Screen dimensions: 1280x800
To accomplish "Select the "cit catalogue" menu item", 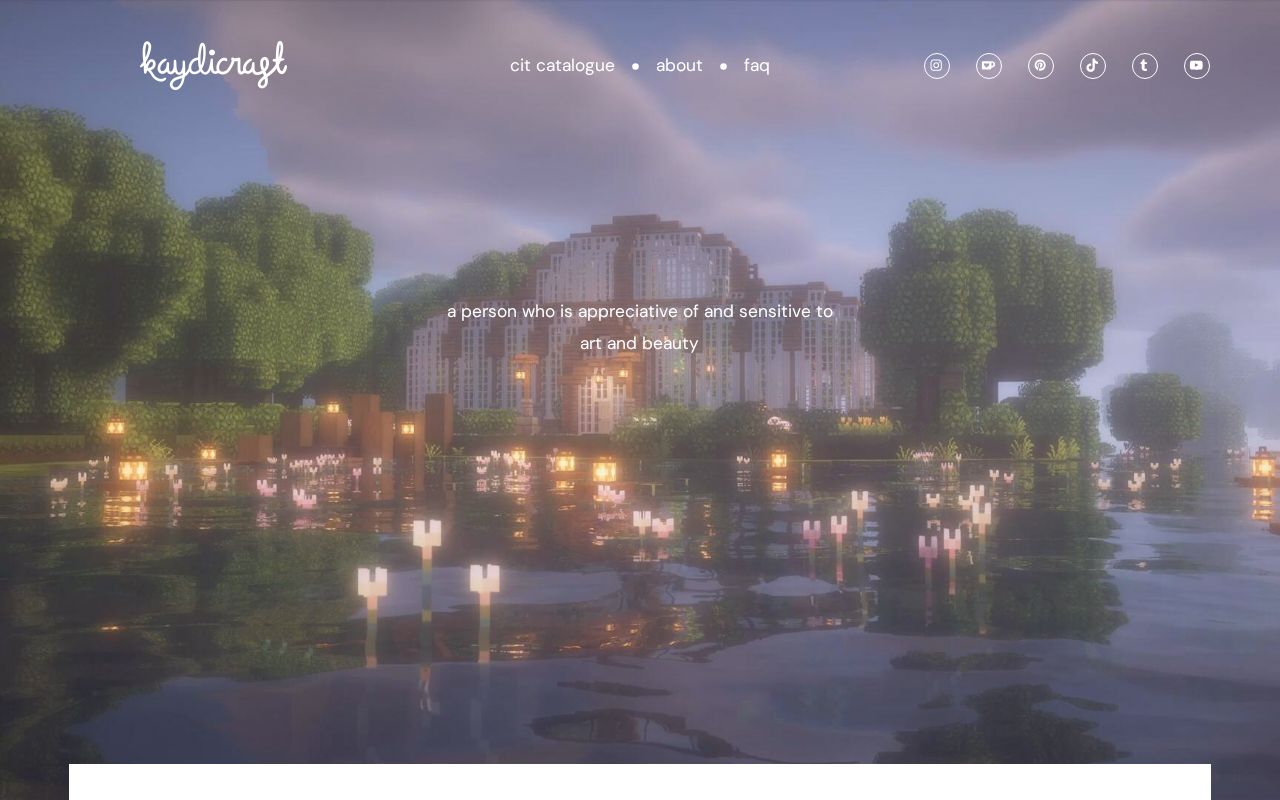I will pos(562,65).
